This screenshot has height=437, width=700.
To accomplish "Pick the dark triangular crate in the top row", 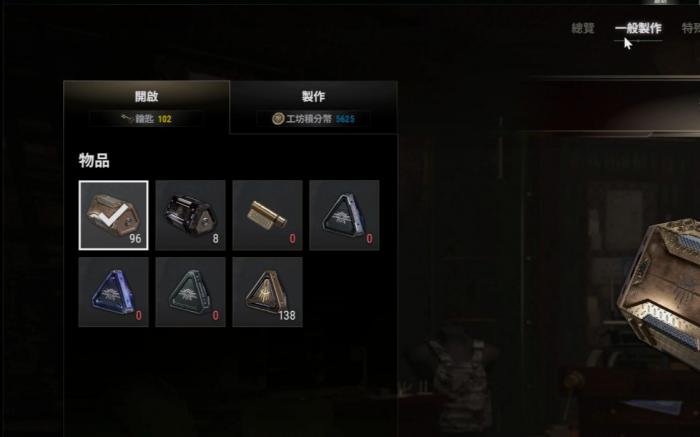I will 344,215.
